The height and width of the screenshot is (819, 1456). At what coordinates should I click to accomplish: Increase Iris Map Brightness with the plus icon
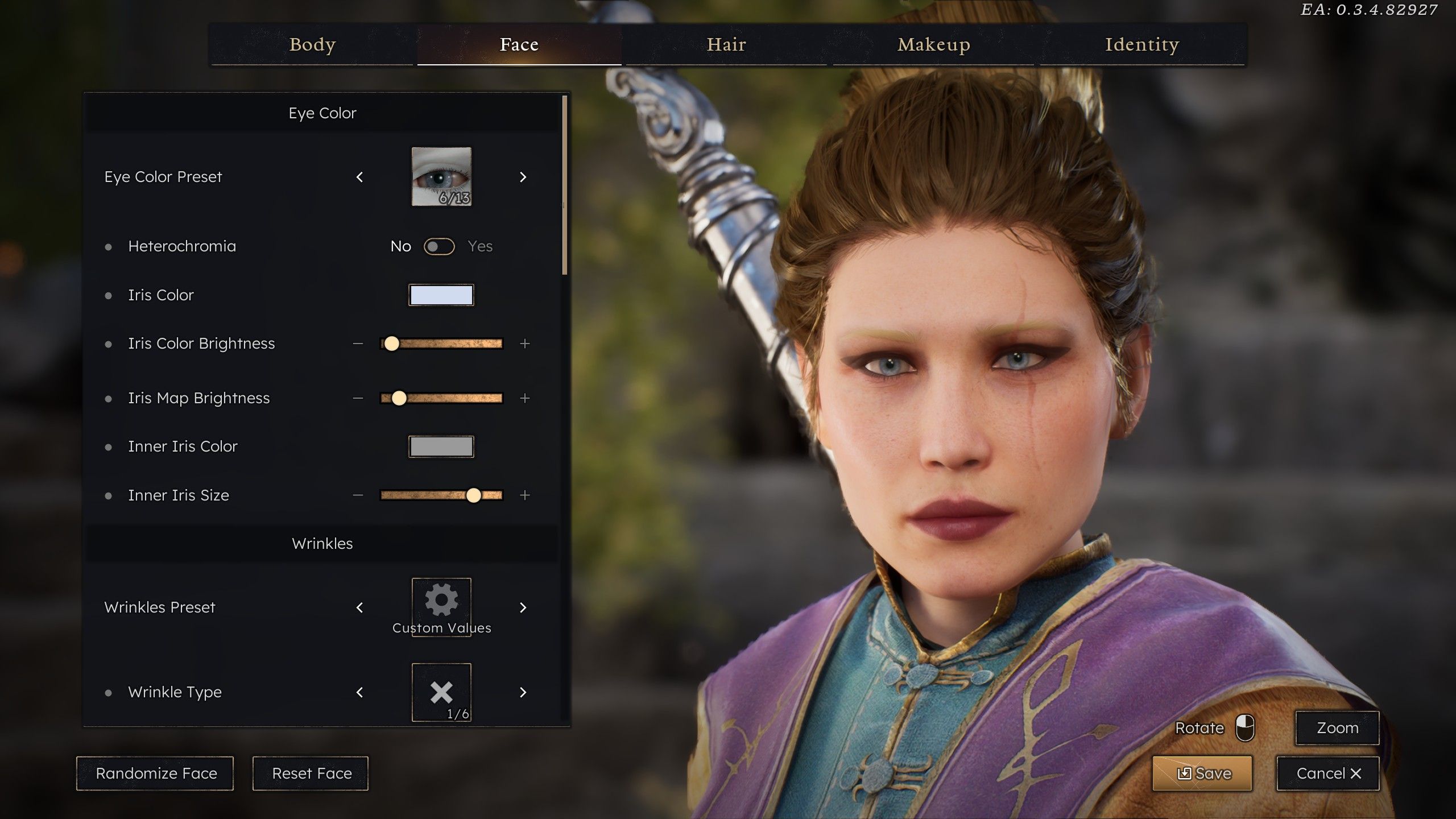524,398
